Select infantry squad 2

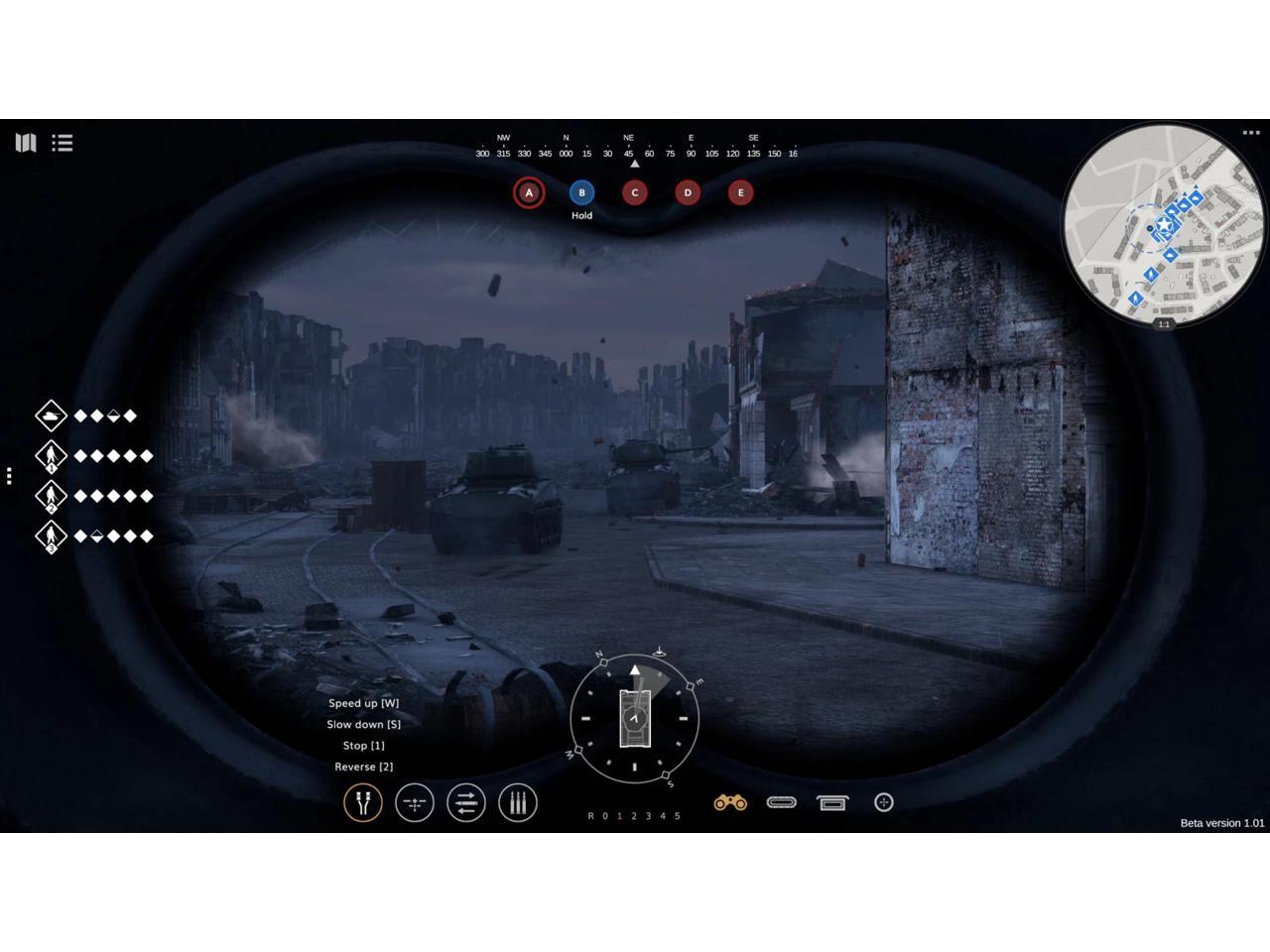(51, 496)
